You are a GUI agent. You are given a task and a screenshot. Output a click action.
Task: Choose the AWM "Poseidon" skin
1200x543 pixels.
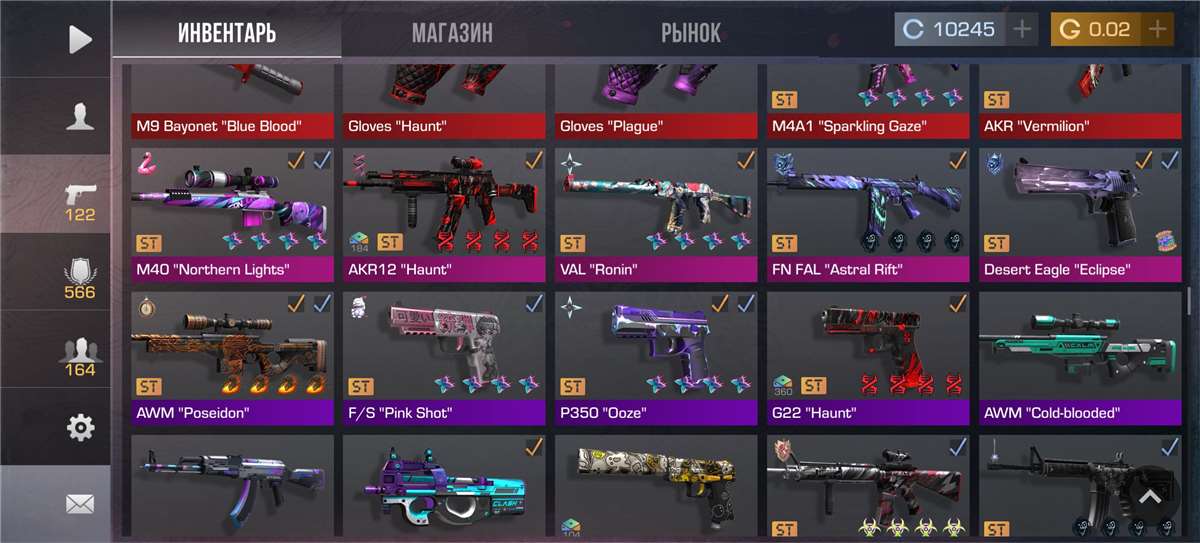(x=233, y=356)
